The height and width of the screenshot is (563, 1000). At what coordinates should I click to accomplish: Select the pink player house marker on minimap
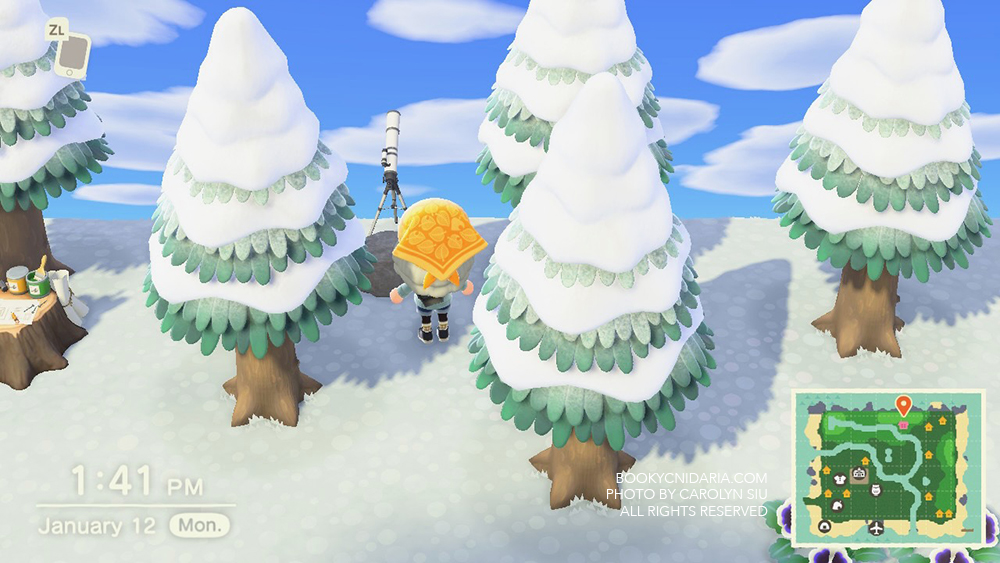(904, 425)
